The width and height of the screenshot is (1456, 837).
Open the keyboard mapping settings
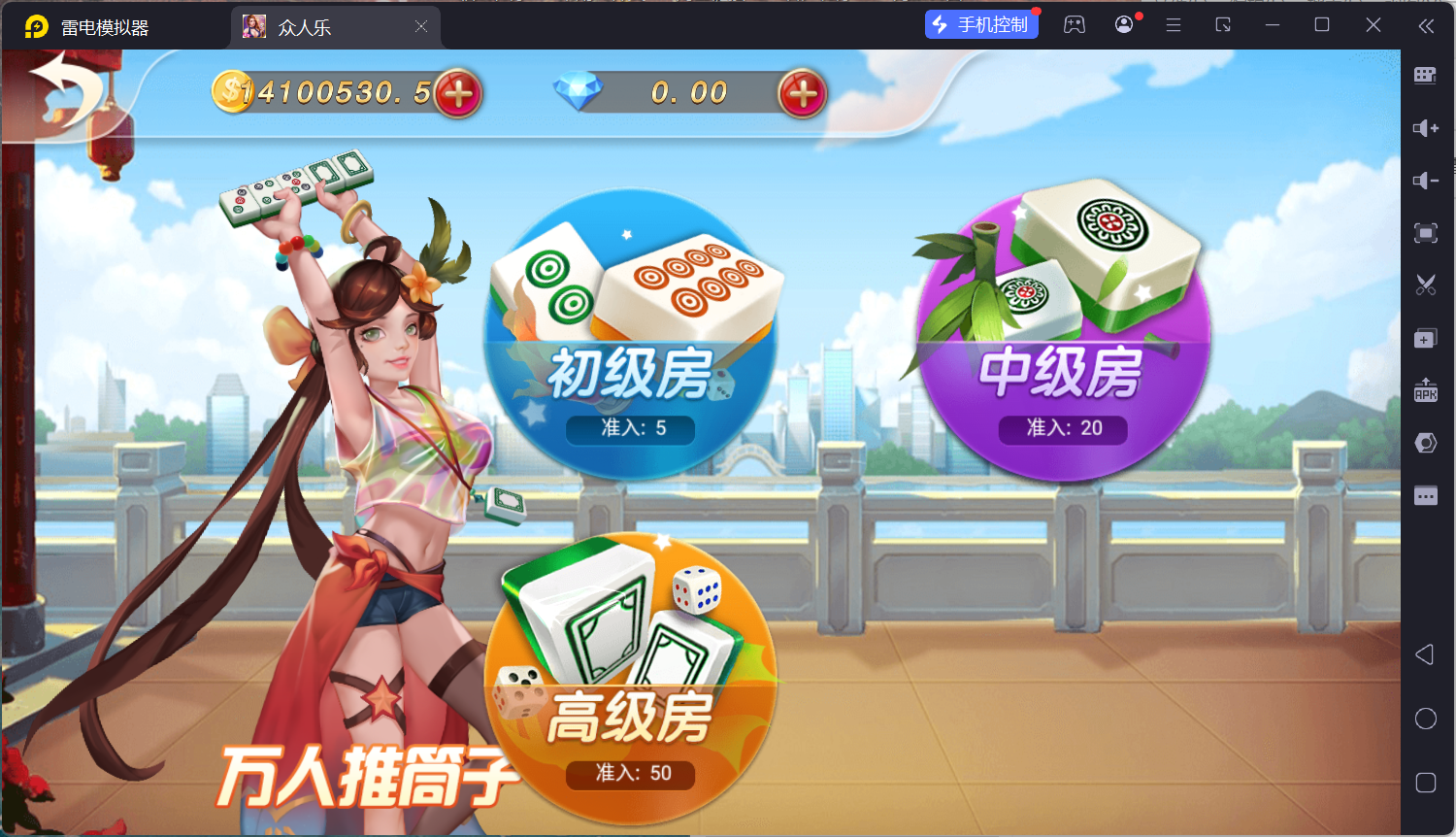tap(1425, 75)
